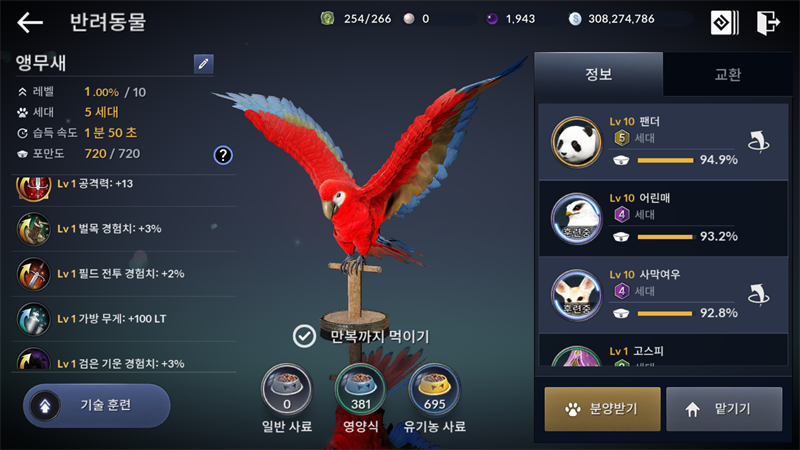The height and width of the screenshot is (450, 800).
Task: Switch to the 정보 tab
Action: [x=598, y=74]
